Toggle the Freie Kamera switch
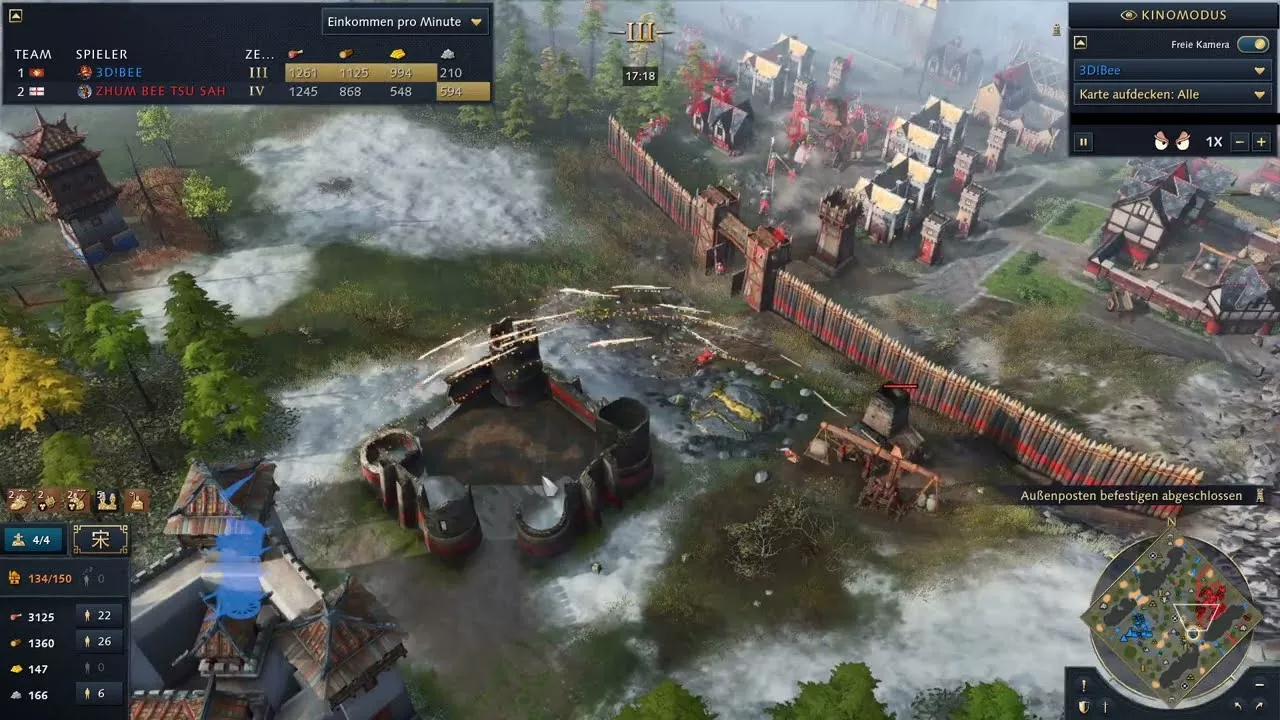This screenshot has width=1280, height=720. coord(1252,44)
